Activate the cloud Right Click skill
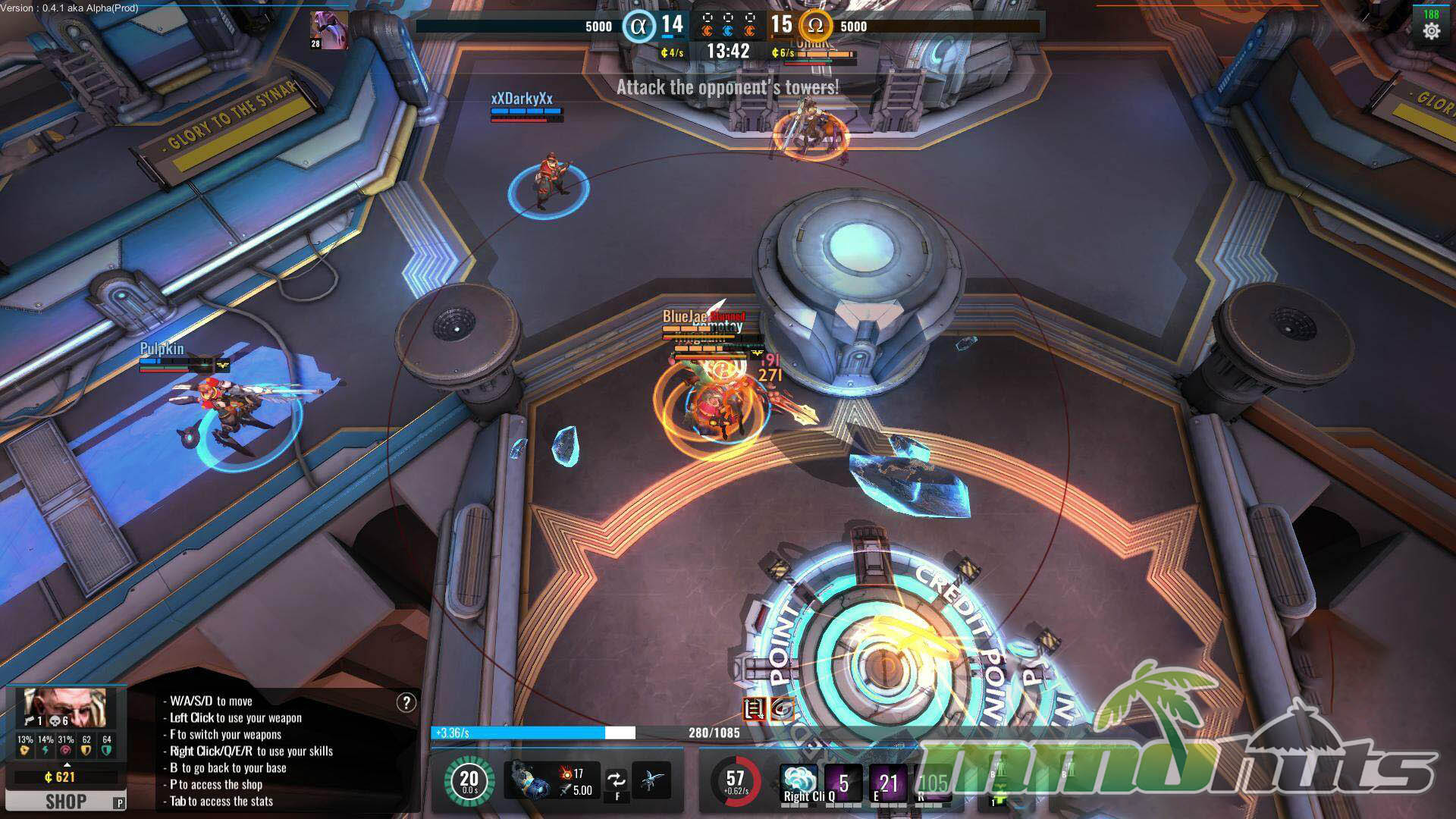The height and width of the screenshot is (819, 1456). pyautogui.click(x=799, y=782)
